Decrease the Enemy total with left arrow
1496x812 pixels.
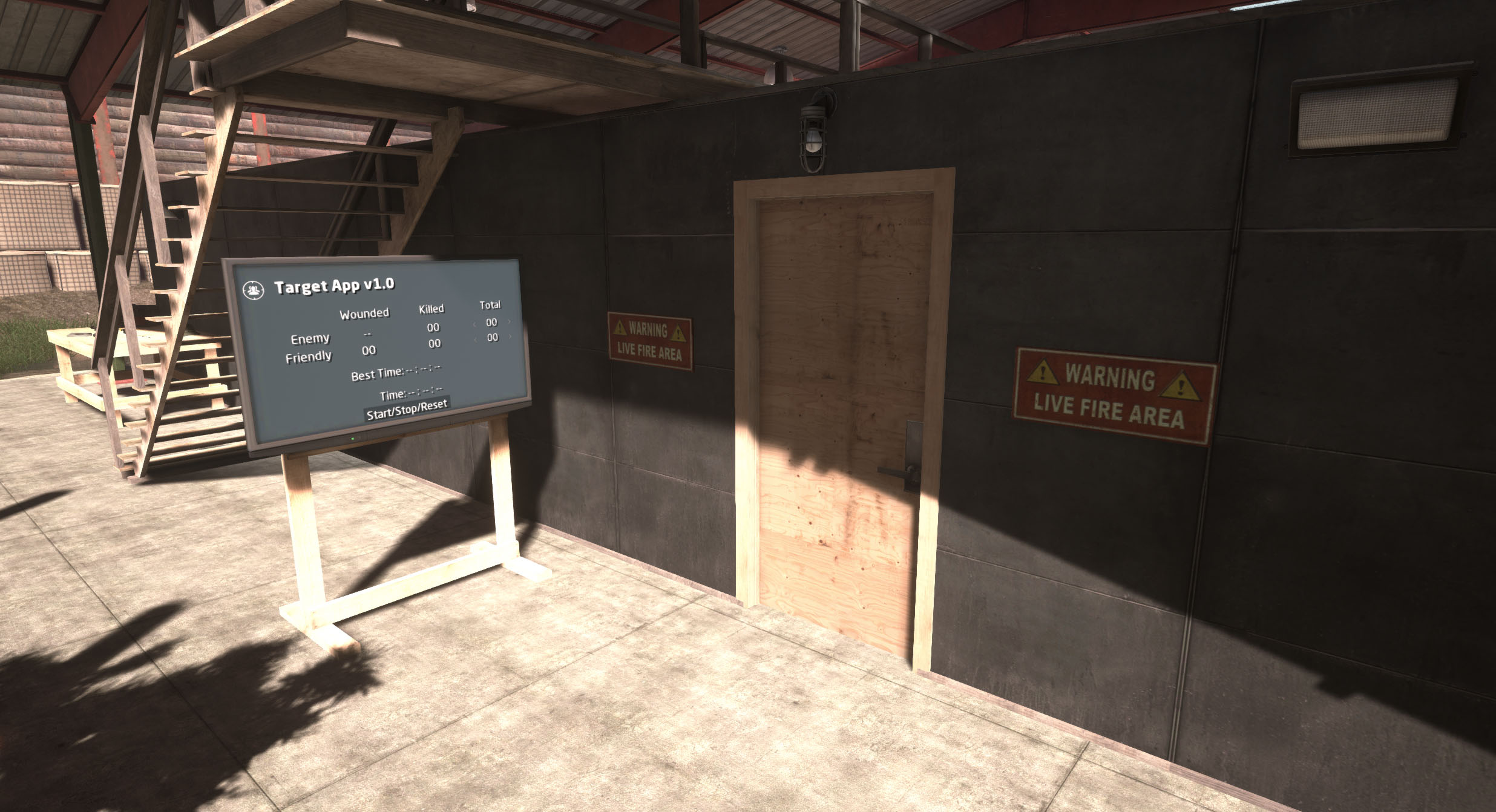coord(474,324)
